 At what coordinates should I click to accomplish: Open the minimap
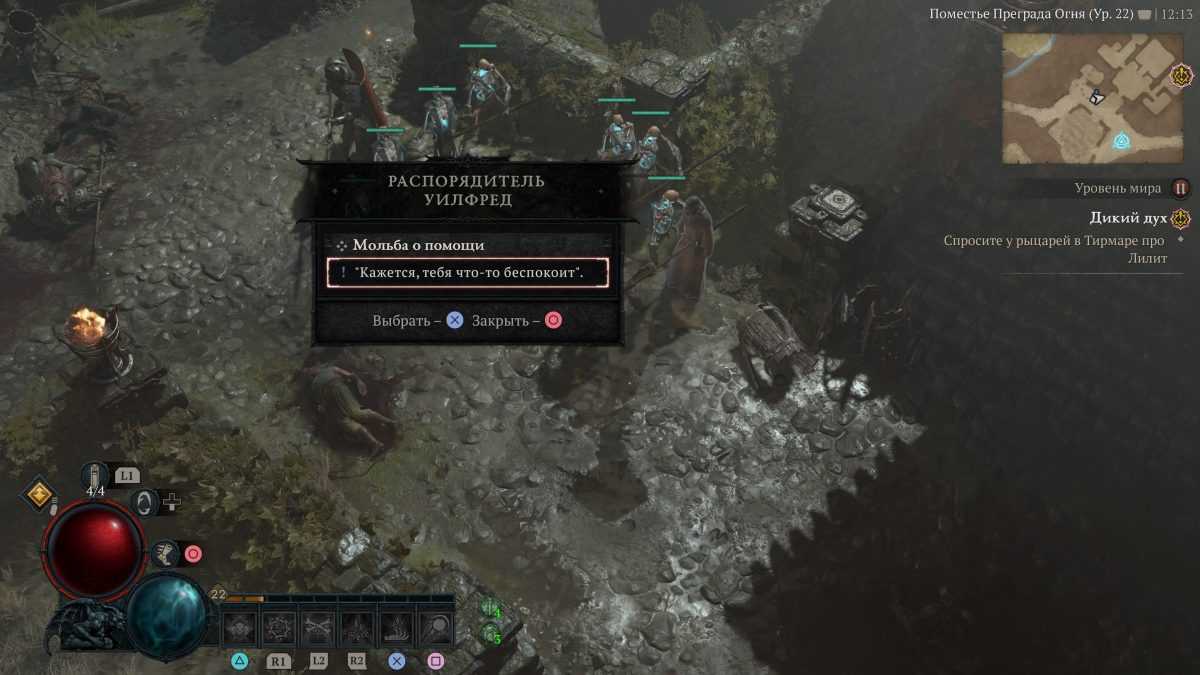tap(1092, 98)
